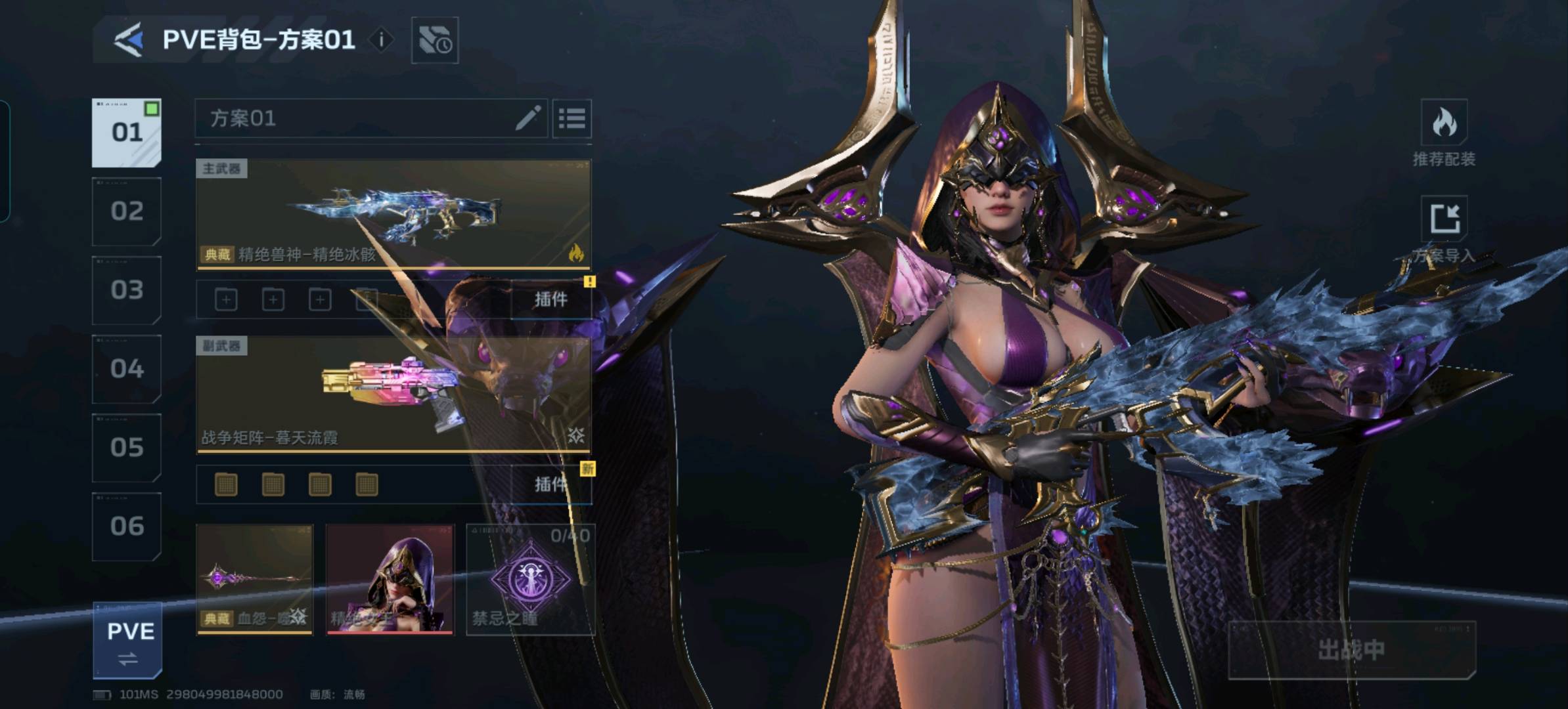Select loadout tab 01
The image size is (1568, 709).
click(x=127, y=133)
